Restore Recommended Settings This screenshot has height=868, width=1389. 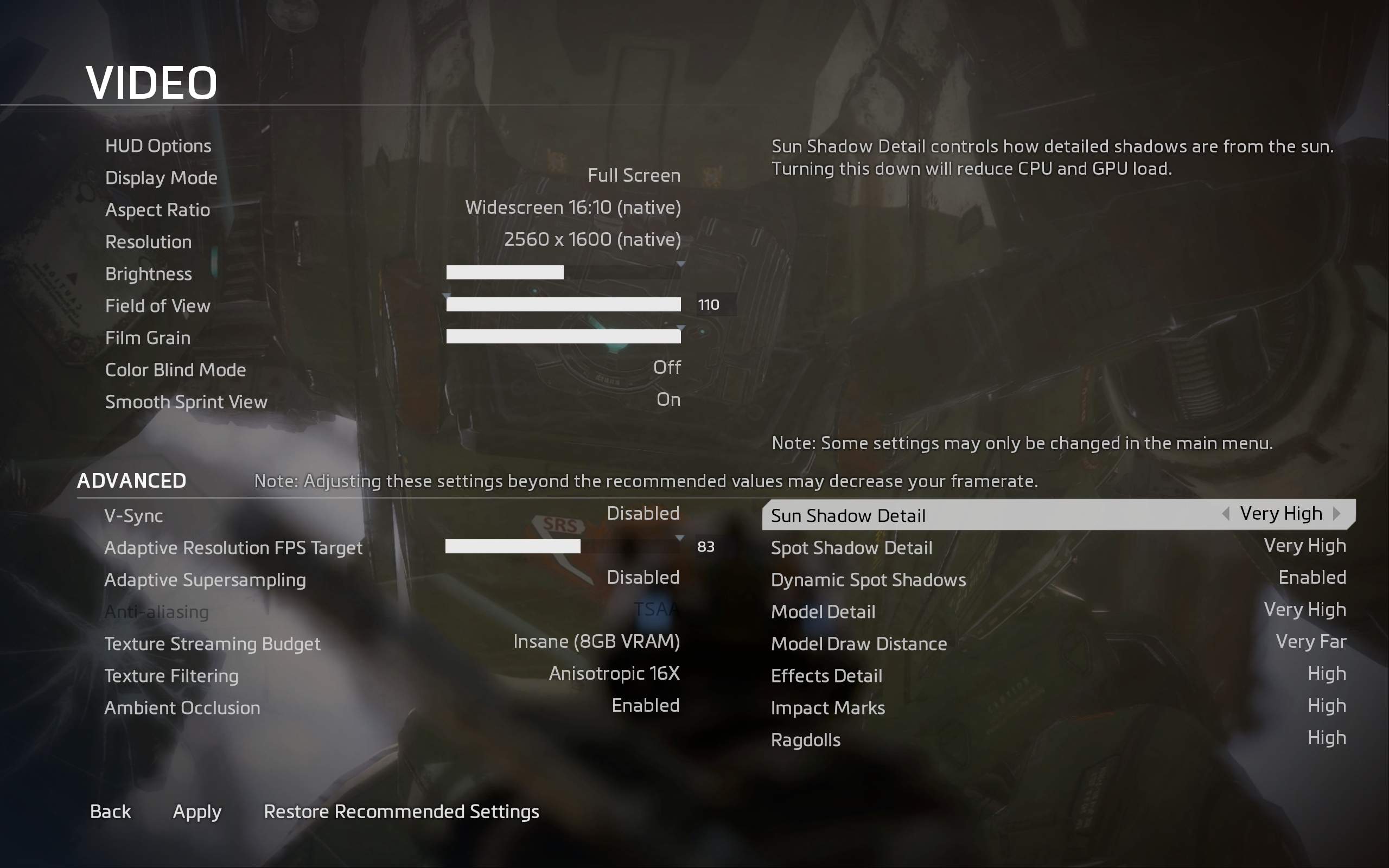click(x=401, y=811)
